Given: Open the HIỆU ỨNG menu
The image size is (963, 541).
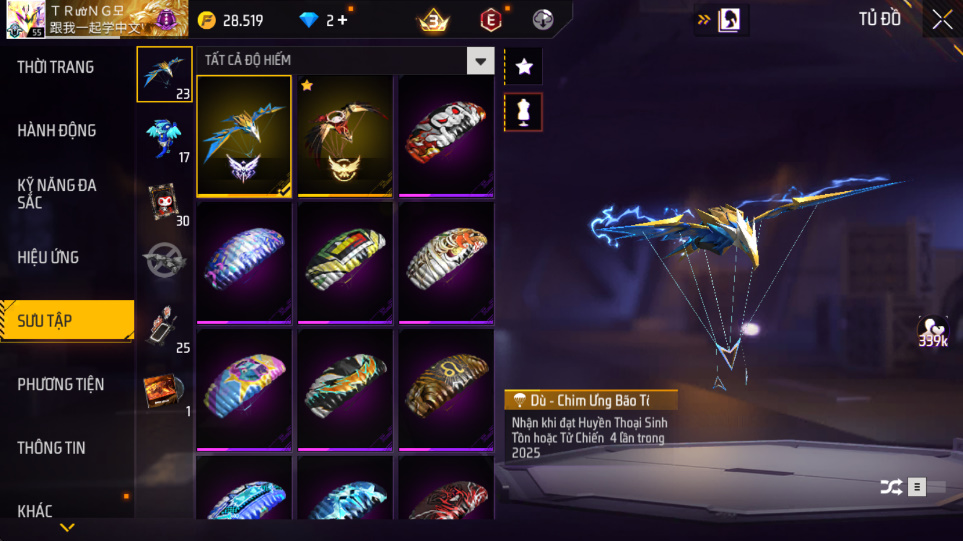Looking at the screenshot, I should click(x=48, y=257).
